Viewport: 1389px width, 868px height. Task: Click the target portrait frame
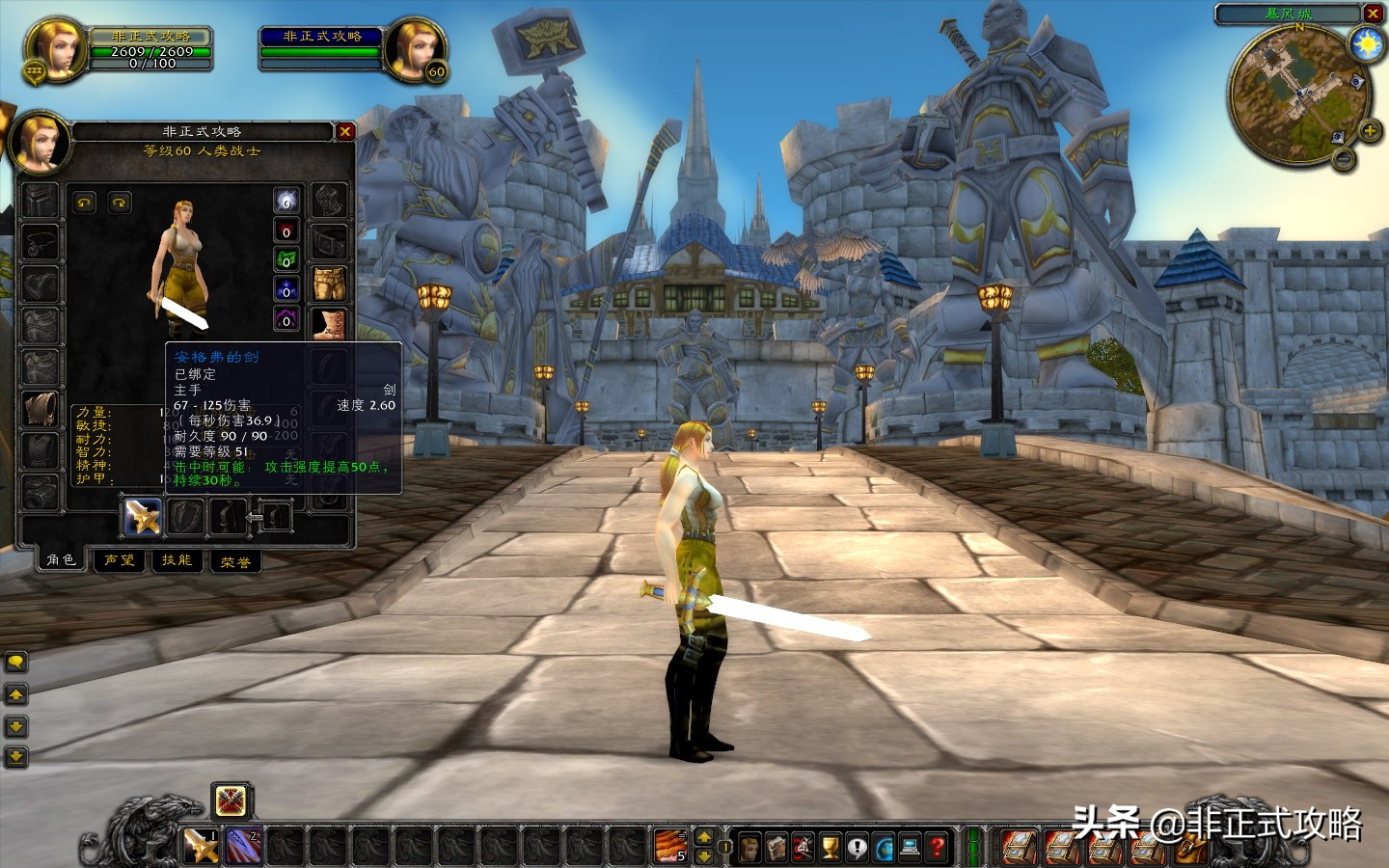click(x=415, y=48)
